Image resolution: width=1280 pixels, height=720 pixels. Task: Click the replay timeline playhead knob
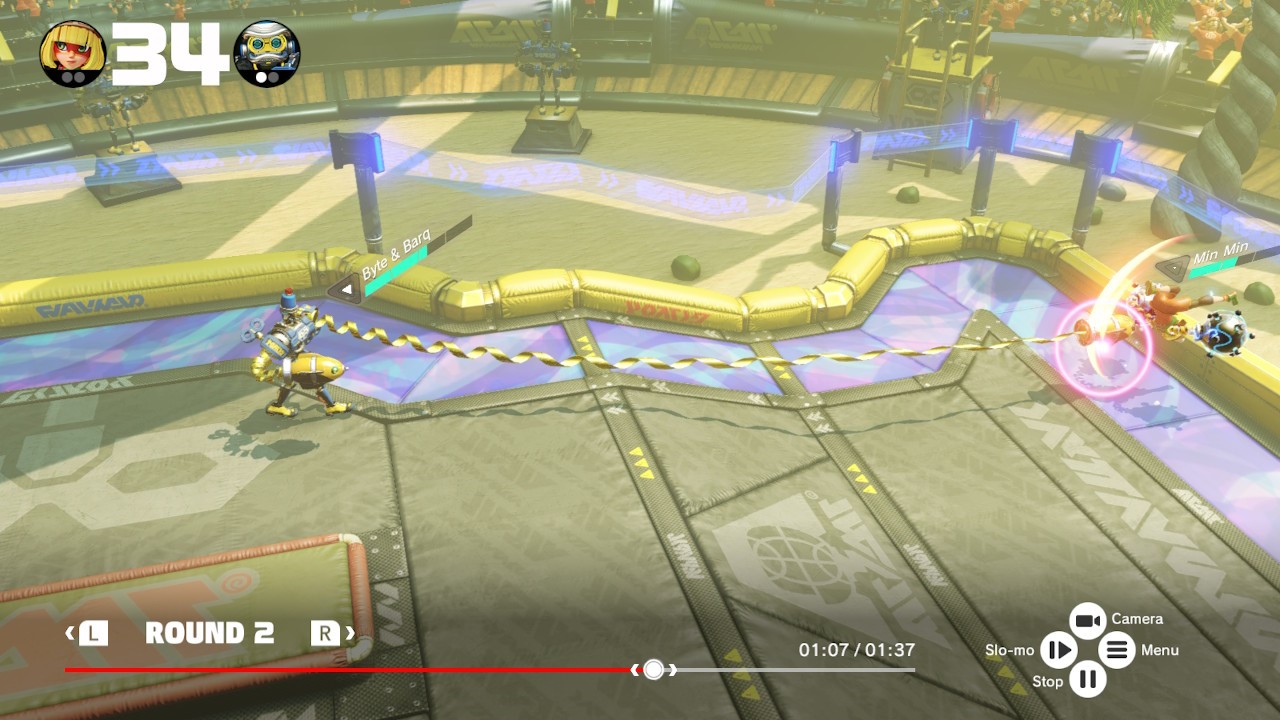(653, 670)
